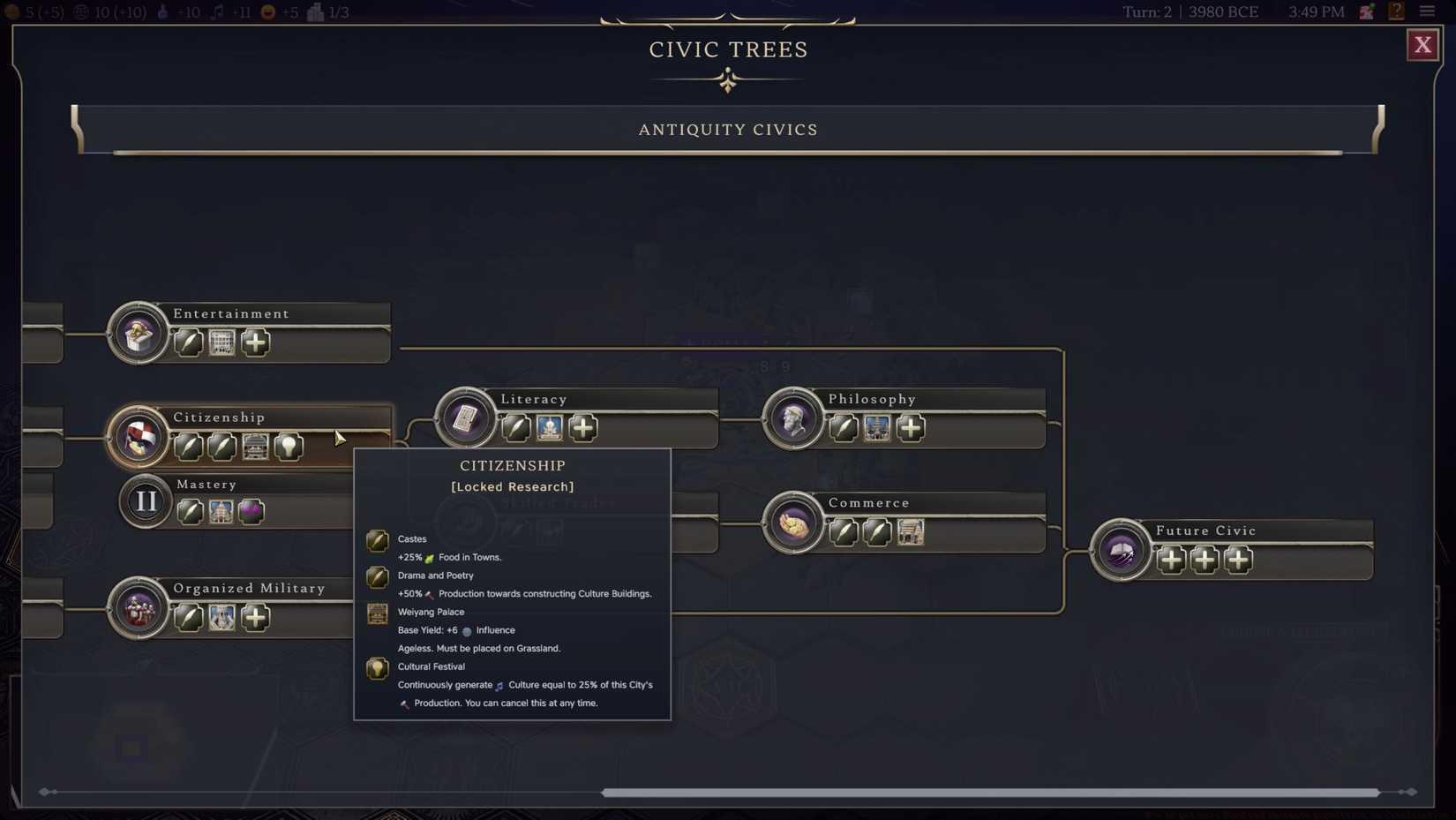Open the help question mark panel

click(x=1397, y=11)
